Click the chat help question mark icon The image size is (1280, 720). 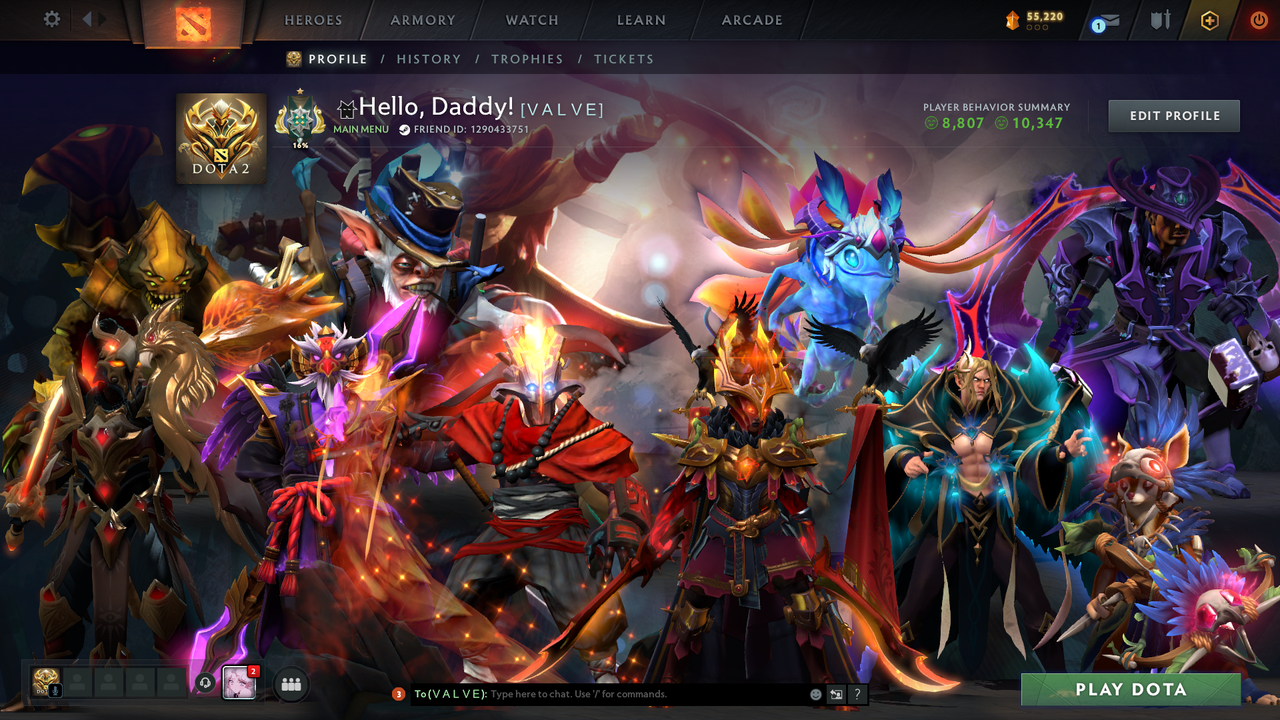[857, 694]
